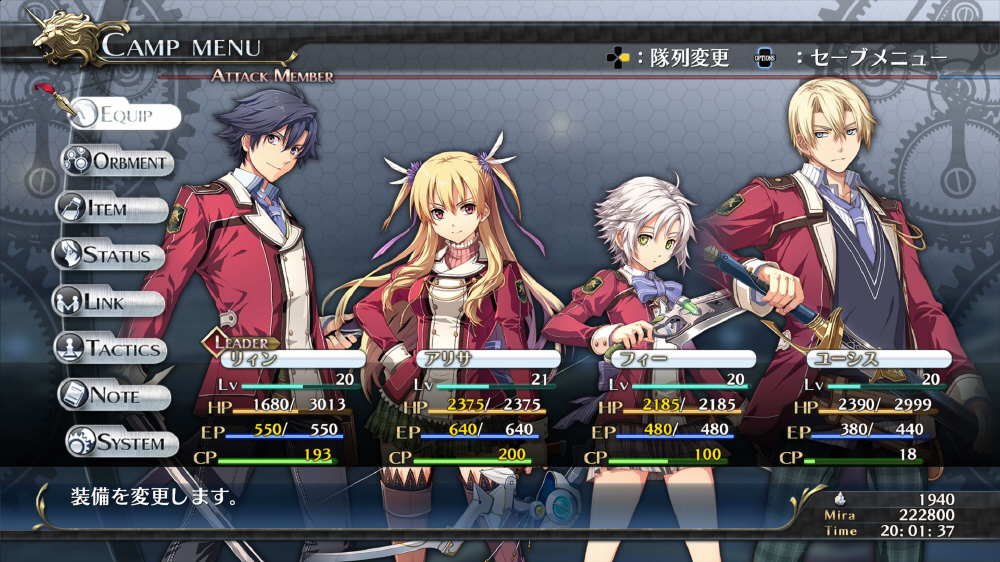1000x562 pixels.
Task: Open the Item menu
Action: tap(111, 208)
